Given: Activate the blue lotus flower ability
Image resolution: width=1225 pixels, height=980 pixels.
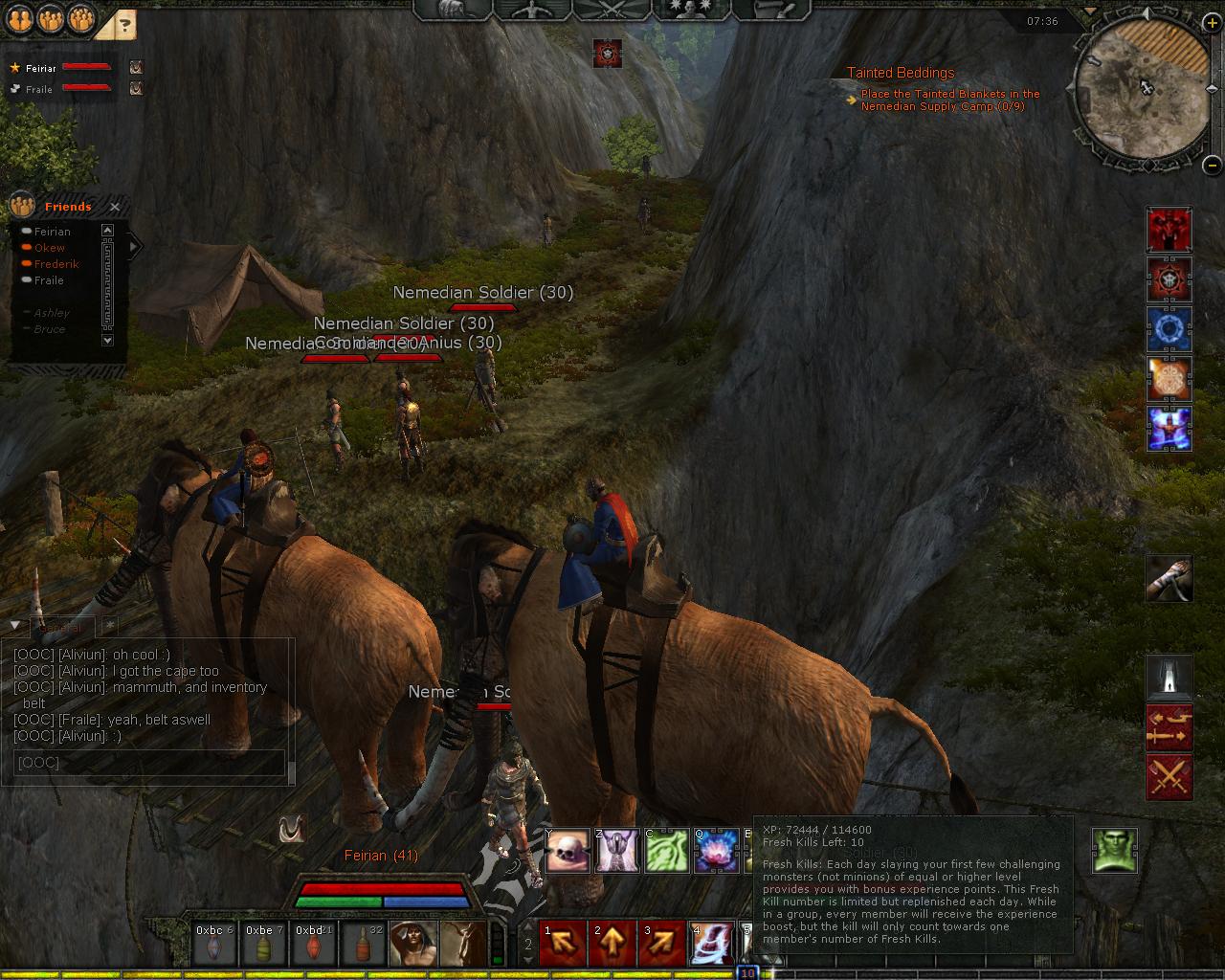Looking at the screenshot, I should 717,851.
